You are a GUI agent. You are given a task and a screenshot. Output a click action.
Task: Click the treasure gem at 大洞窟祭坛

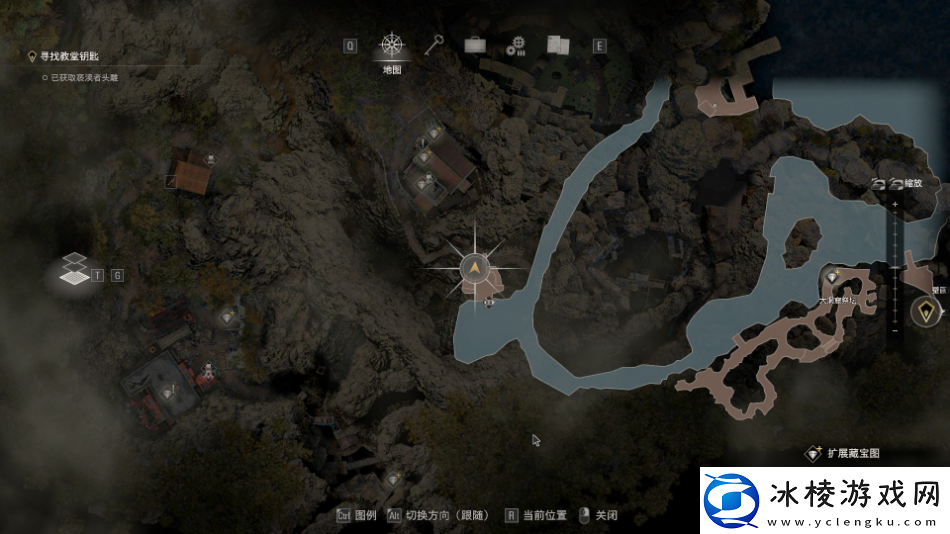[831, 277]
